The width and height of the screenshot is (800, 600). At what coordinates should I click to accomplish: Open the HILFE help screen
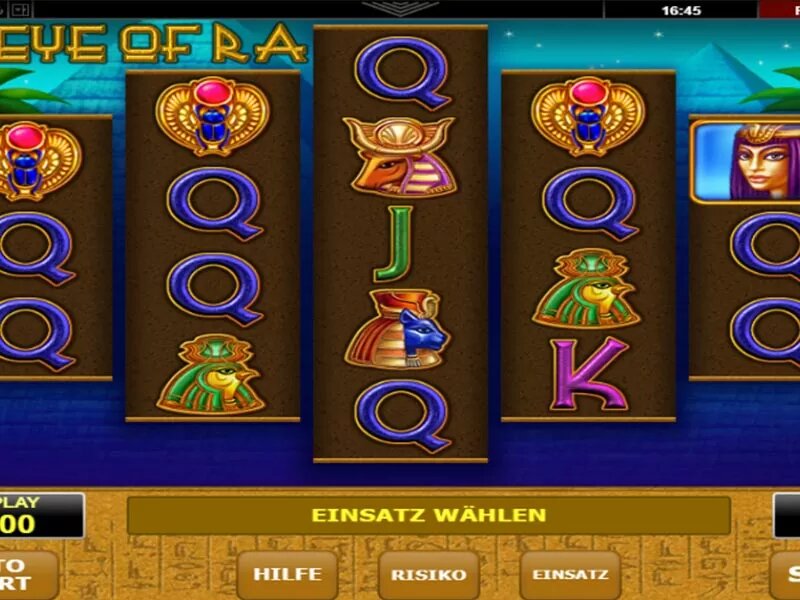(287, 575)
